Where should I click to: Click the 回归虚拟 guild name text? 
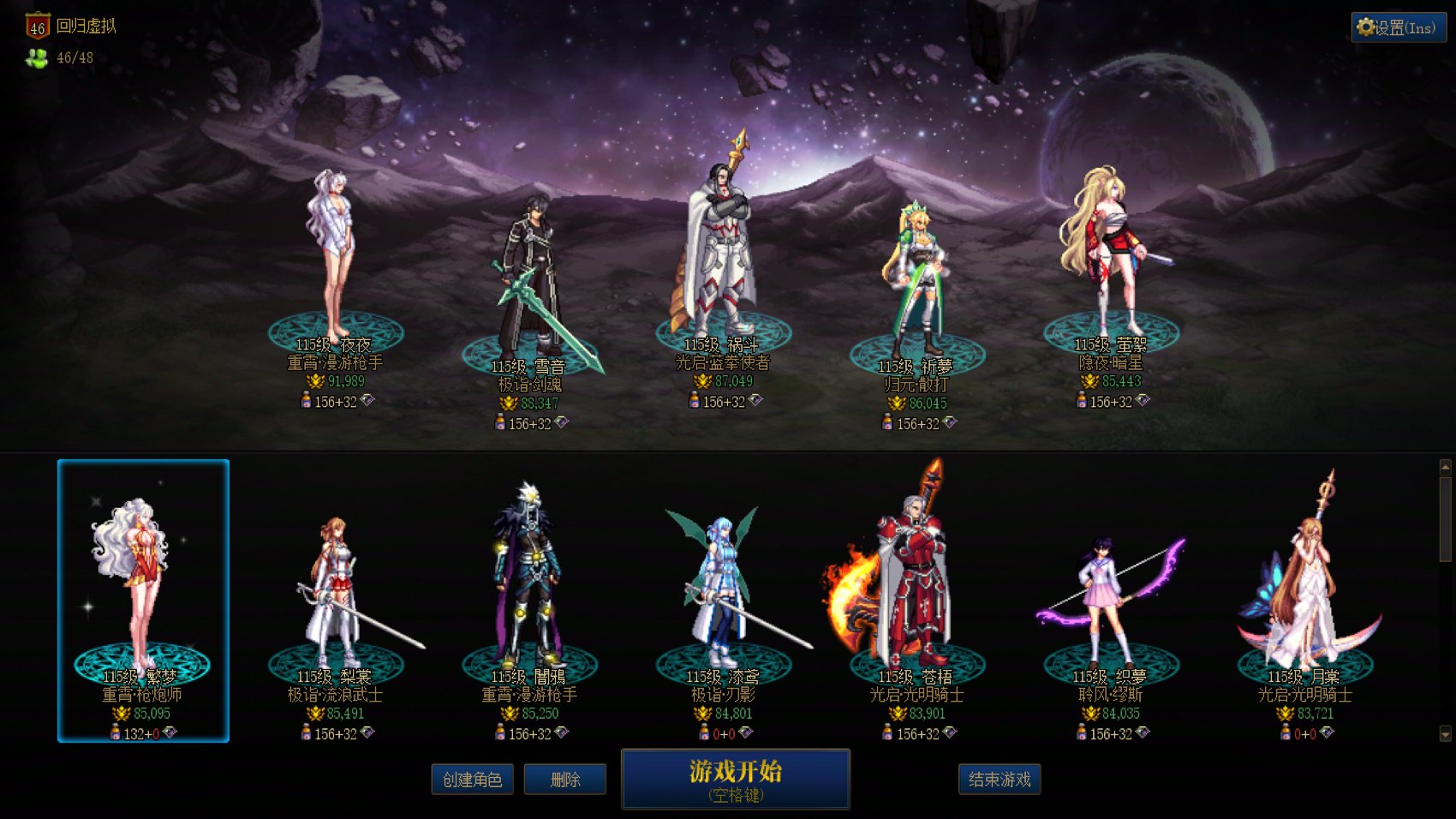(x=88, y=26)
